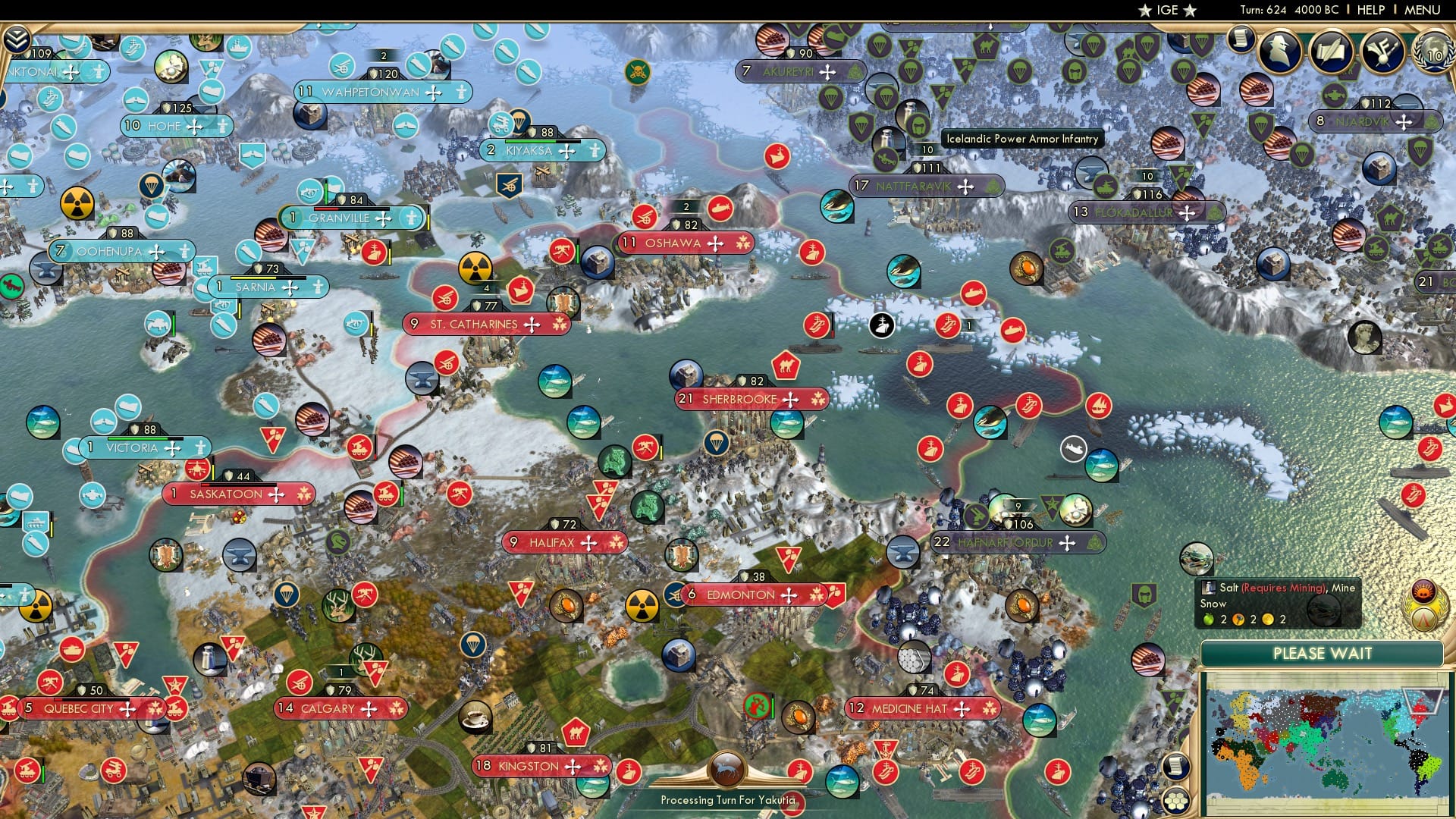Open the MENU item in top bar
Viewport: 1456px width, 819px height.
coord(1422,10)
